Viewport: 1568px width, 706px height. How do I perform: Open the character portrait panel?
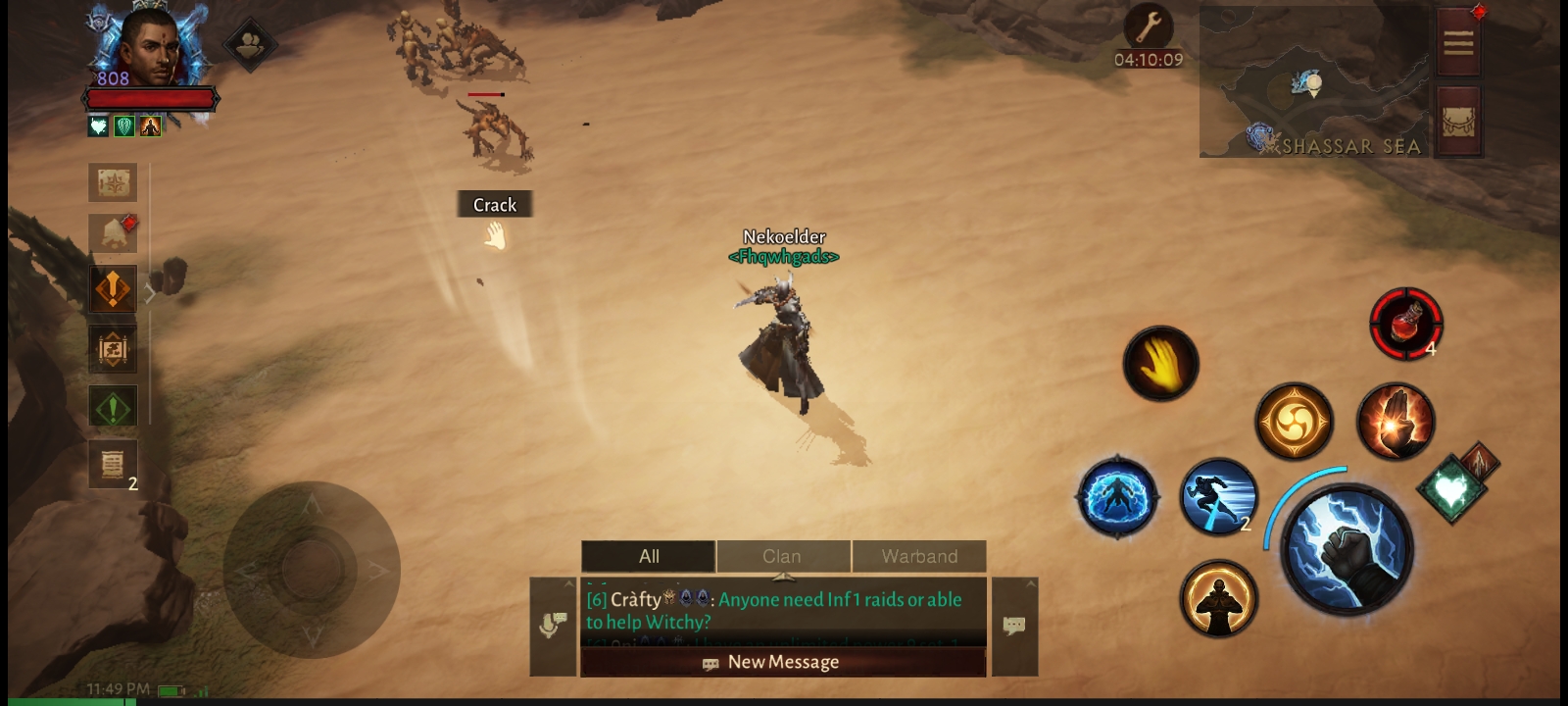click(149, 47)
